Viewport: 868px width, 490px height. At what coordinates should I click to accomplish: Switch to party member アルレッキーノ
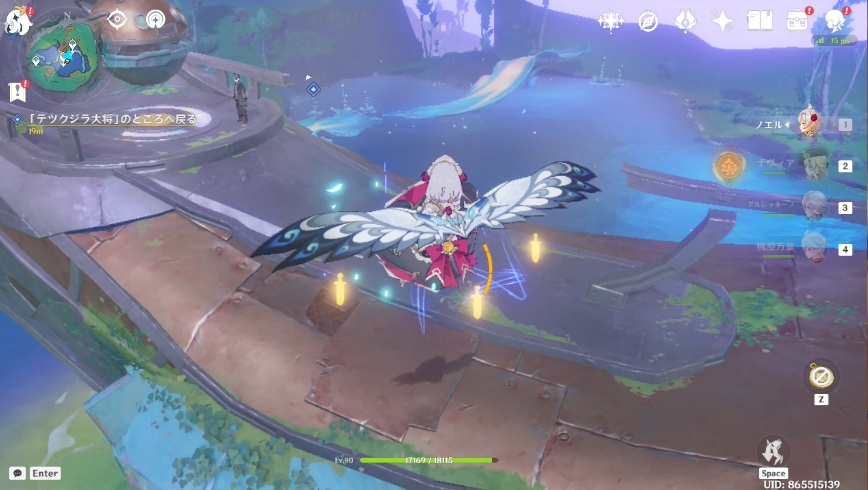pos(814,206)
